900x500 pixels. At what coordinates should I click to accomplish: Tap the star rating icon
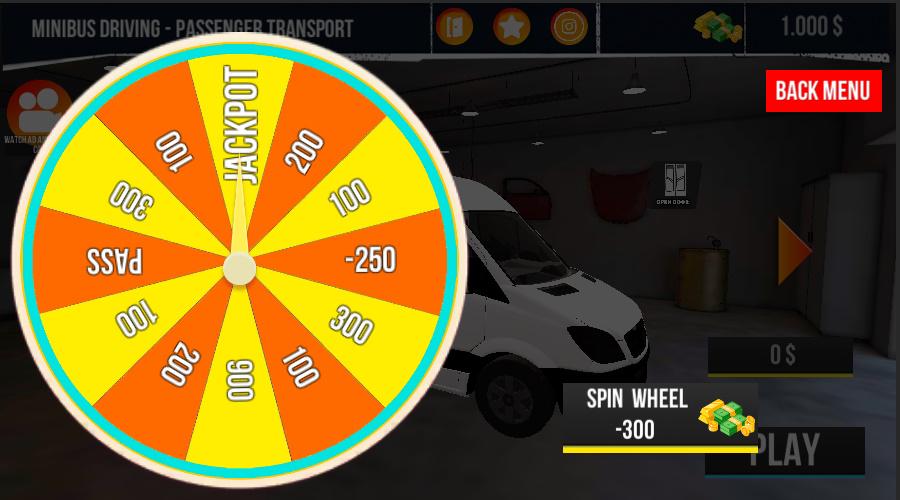tap(512, 27)
